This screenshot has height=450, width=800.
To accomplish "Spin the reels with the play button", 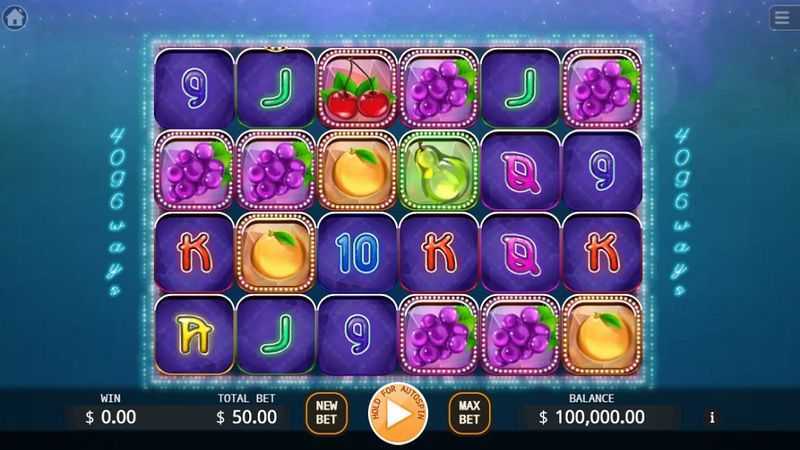I will point(397,412).
